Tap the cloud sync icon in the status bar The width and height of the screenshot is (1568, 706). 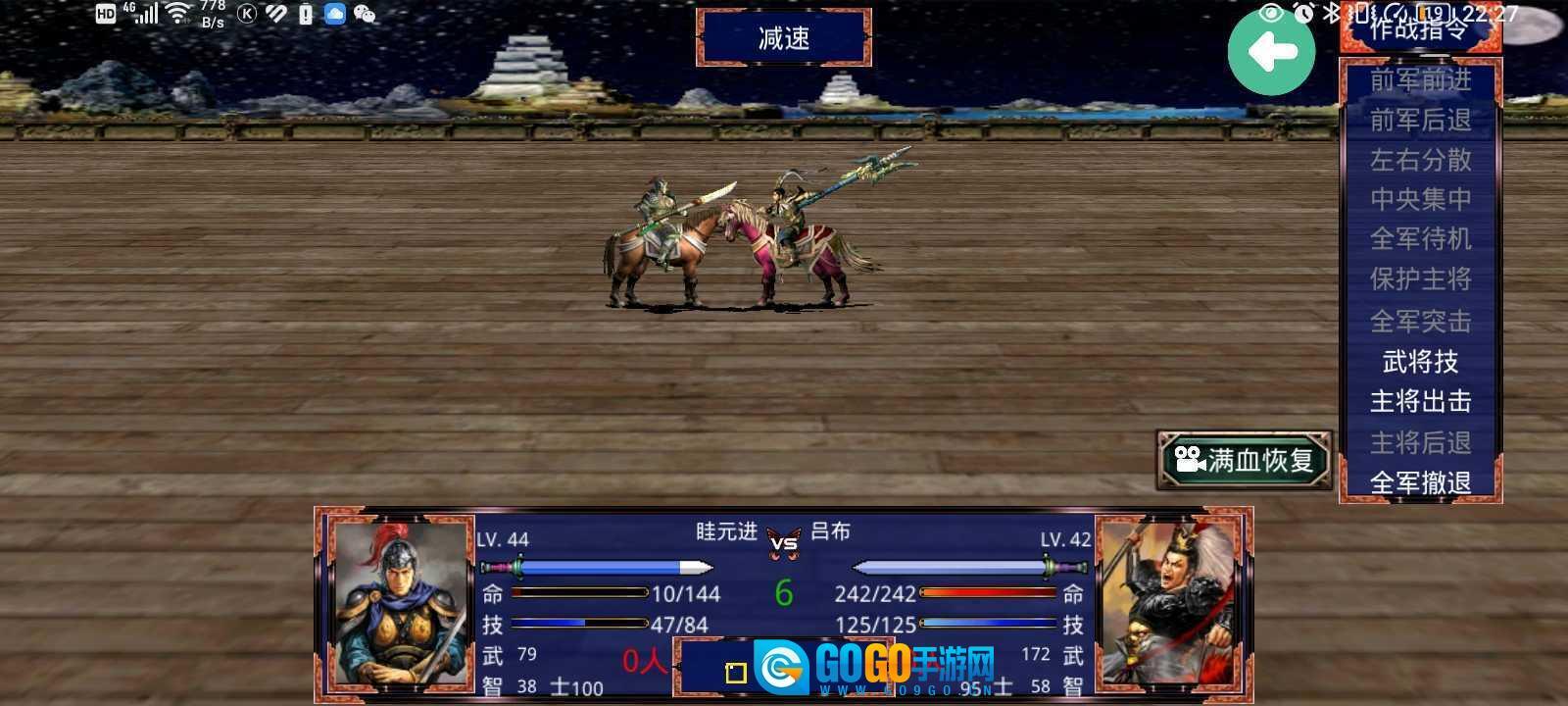click(x=333, y=14)
